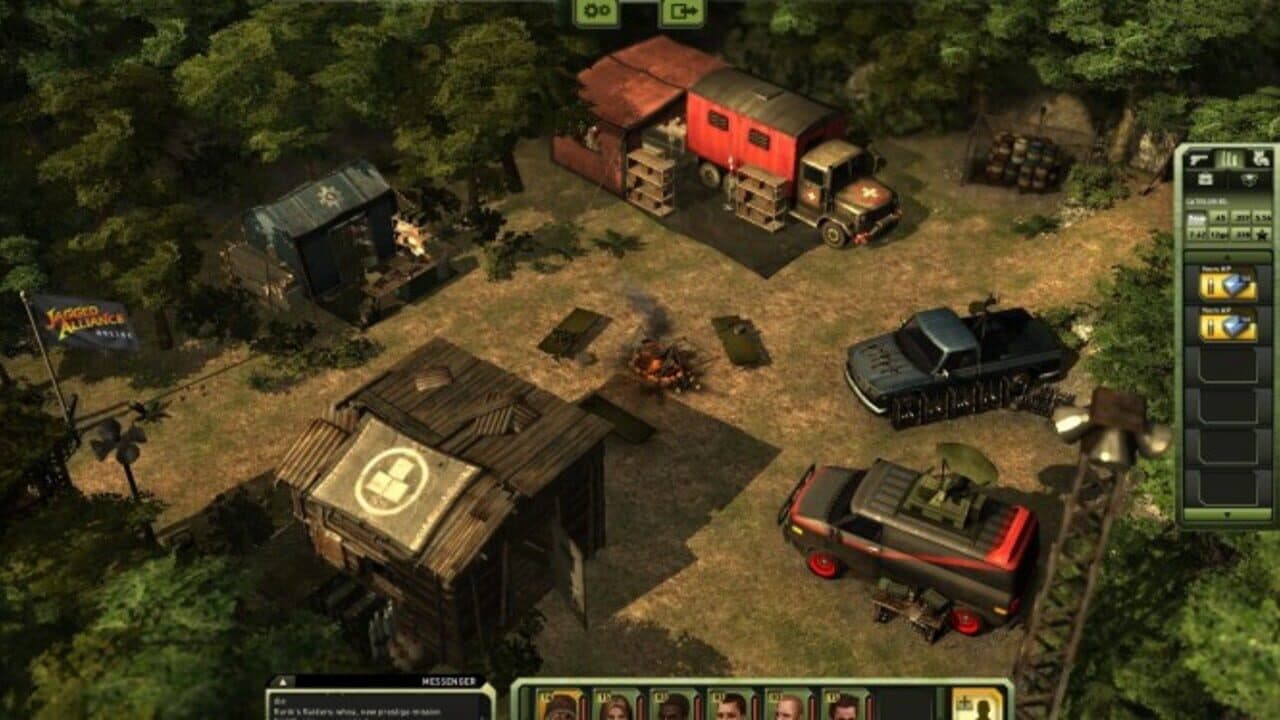Screen dimensions: 1280x720
Task: Click the backpack icon under the panel tabs
Action: (x=1206, y=178)
